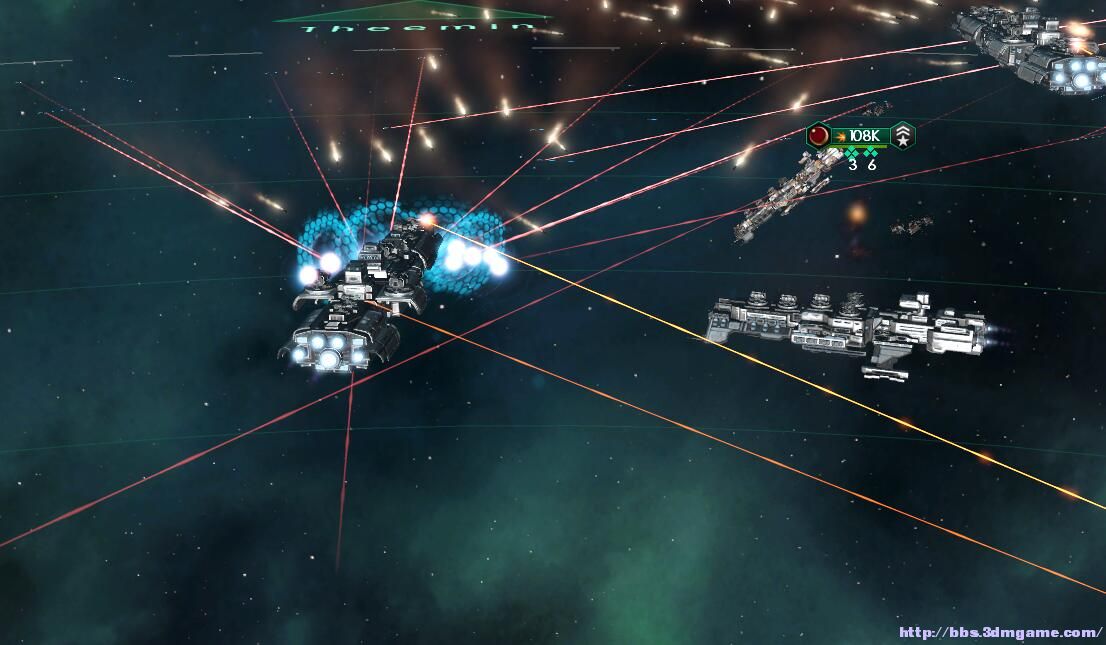Select the fleet with 108K power label
The image size is (1106, 645).
[862, 136]
